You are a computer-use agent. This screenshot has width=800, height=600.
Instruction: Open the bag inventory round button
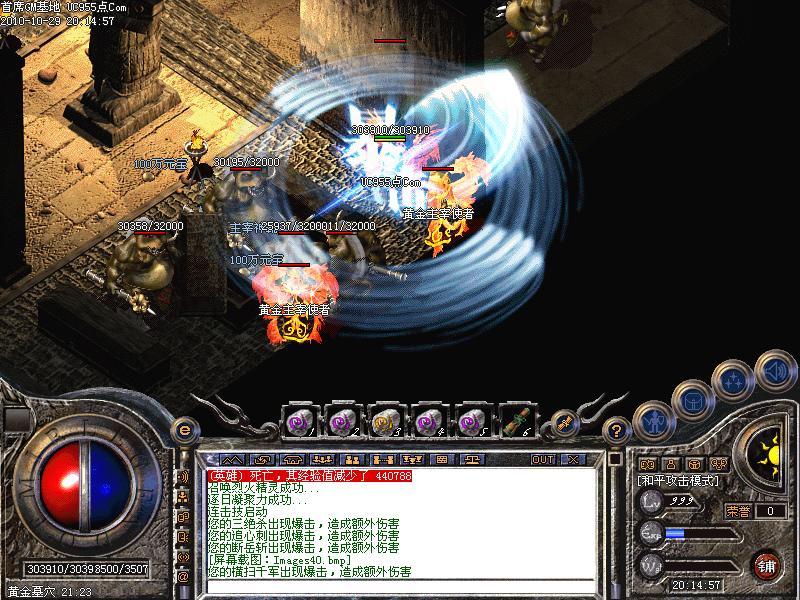point(693,400)
